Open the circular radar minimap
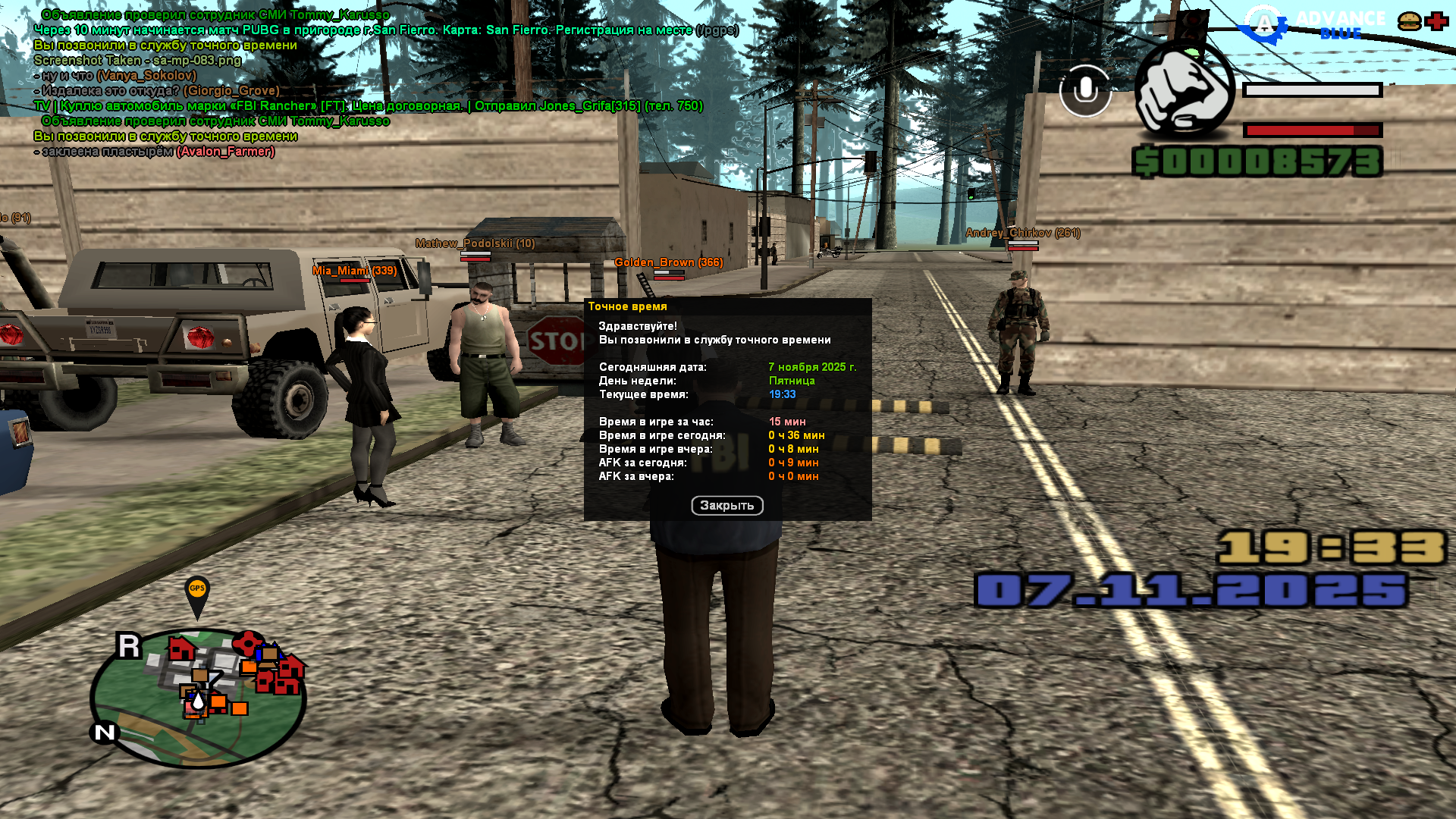 [199, 698]
